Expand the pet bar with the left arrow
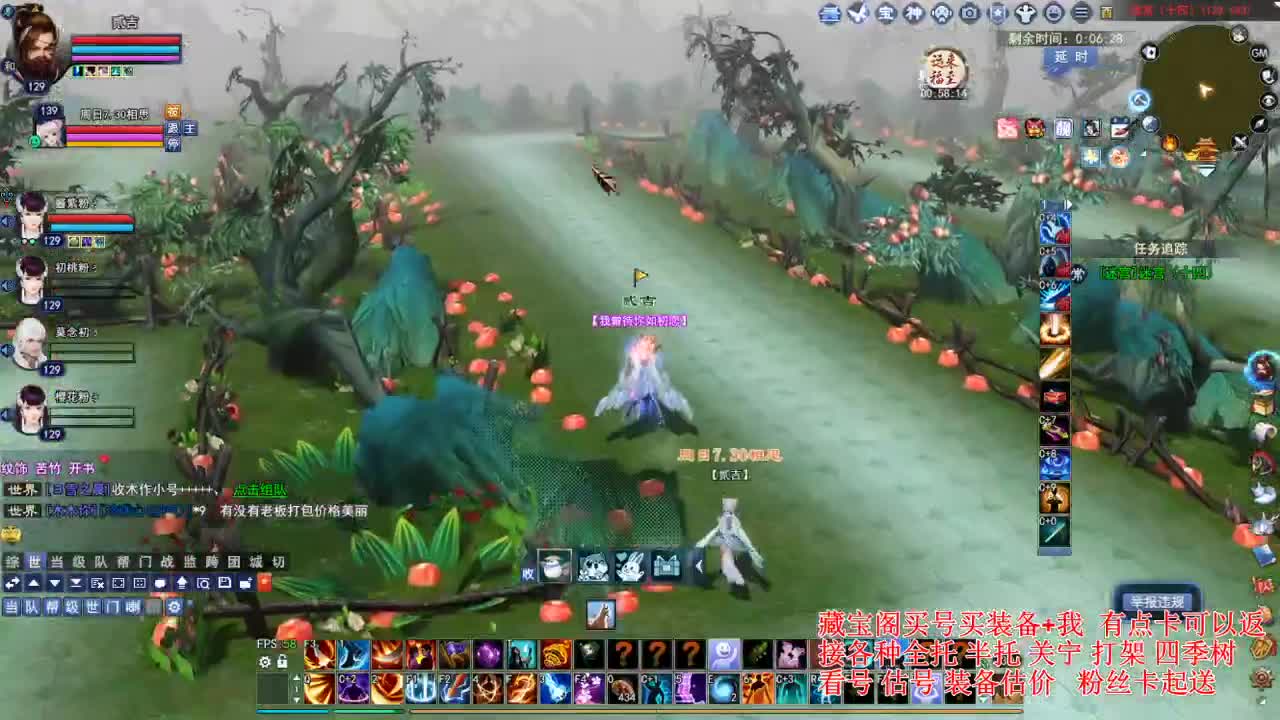Image resolution: width=1280 pixels, height=720 pixels. click(700, 566)
